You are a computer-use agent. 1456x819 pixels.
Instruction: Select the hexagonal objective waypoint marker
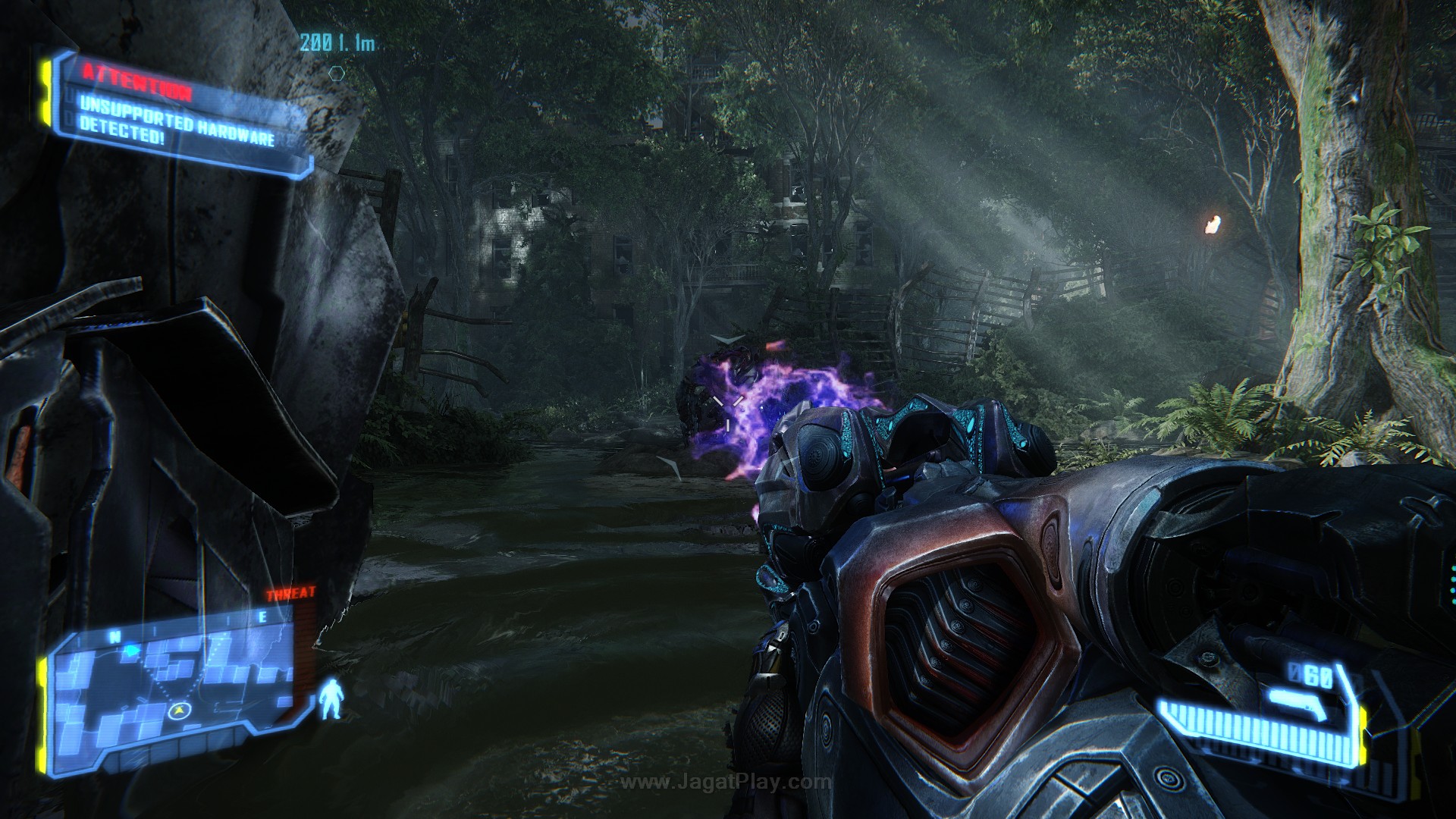tap(337, 74)
